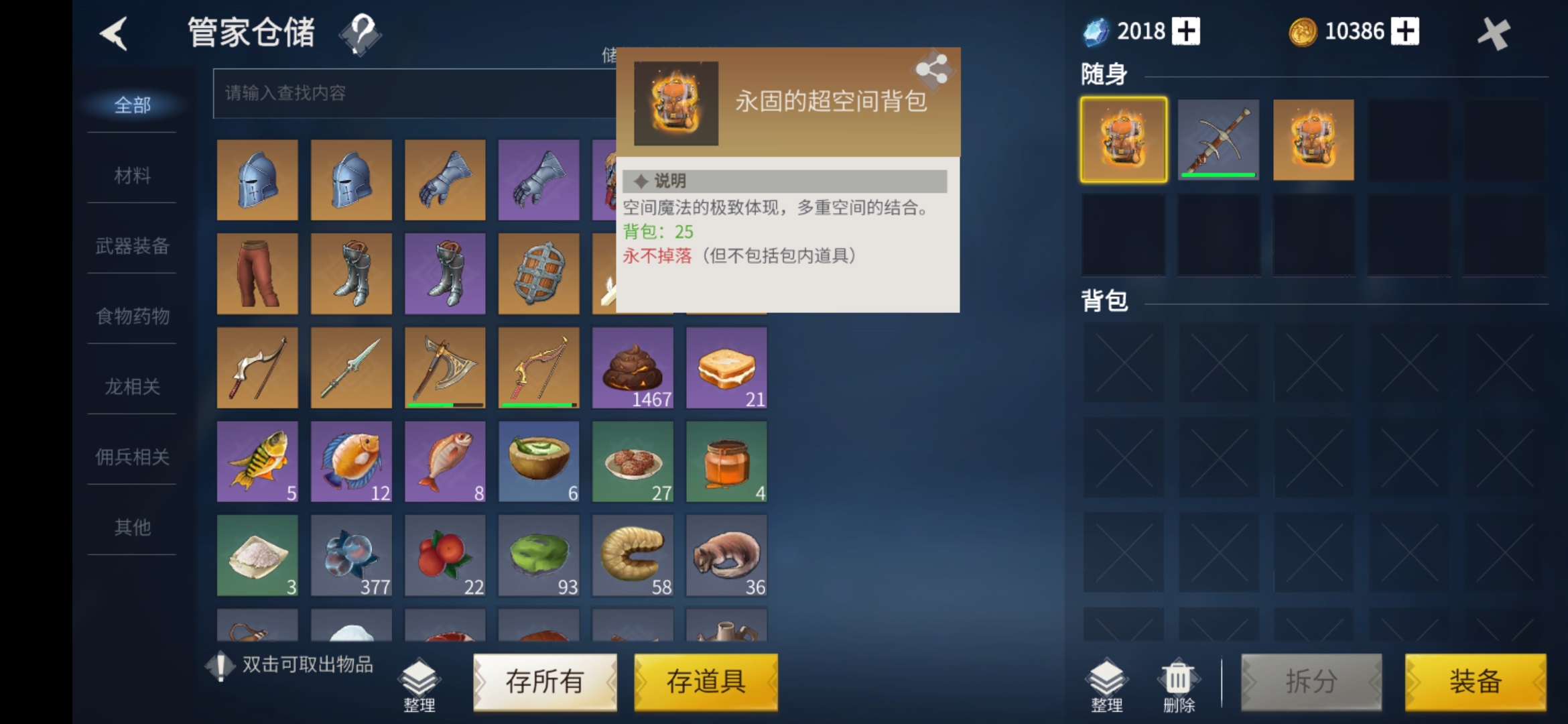Image resolution: width=1568 pixels, height=724 pixels.
Task: Select the sort (整理) icon under storage
Action: [x=420, y=680]
